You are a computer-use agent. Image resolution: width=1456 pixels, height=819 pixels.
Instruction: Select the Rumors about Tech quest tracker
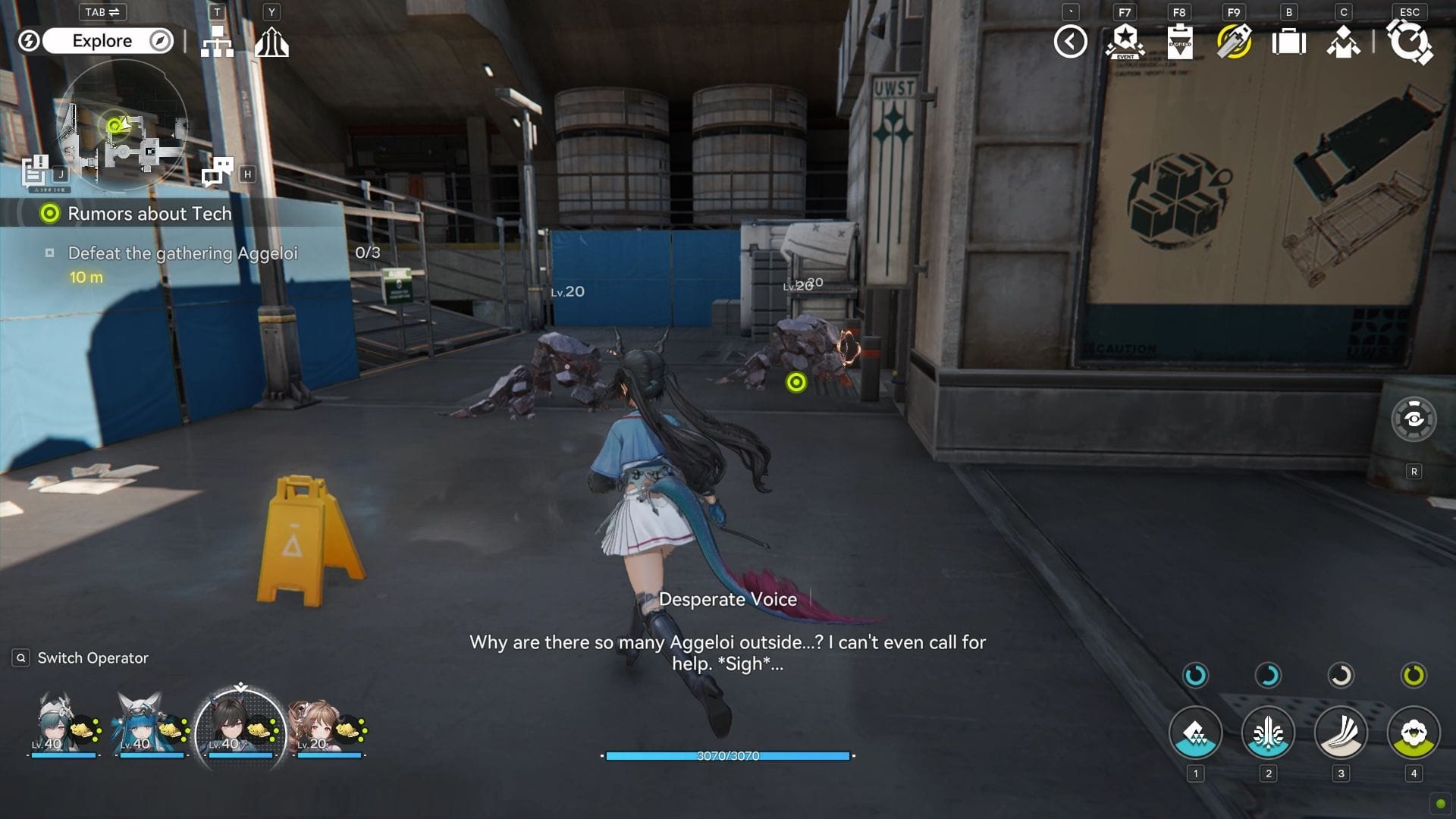pos(149,214)
